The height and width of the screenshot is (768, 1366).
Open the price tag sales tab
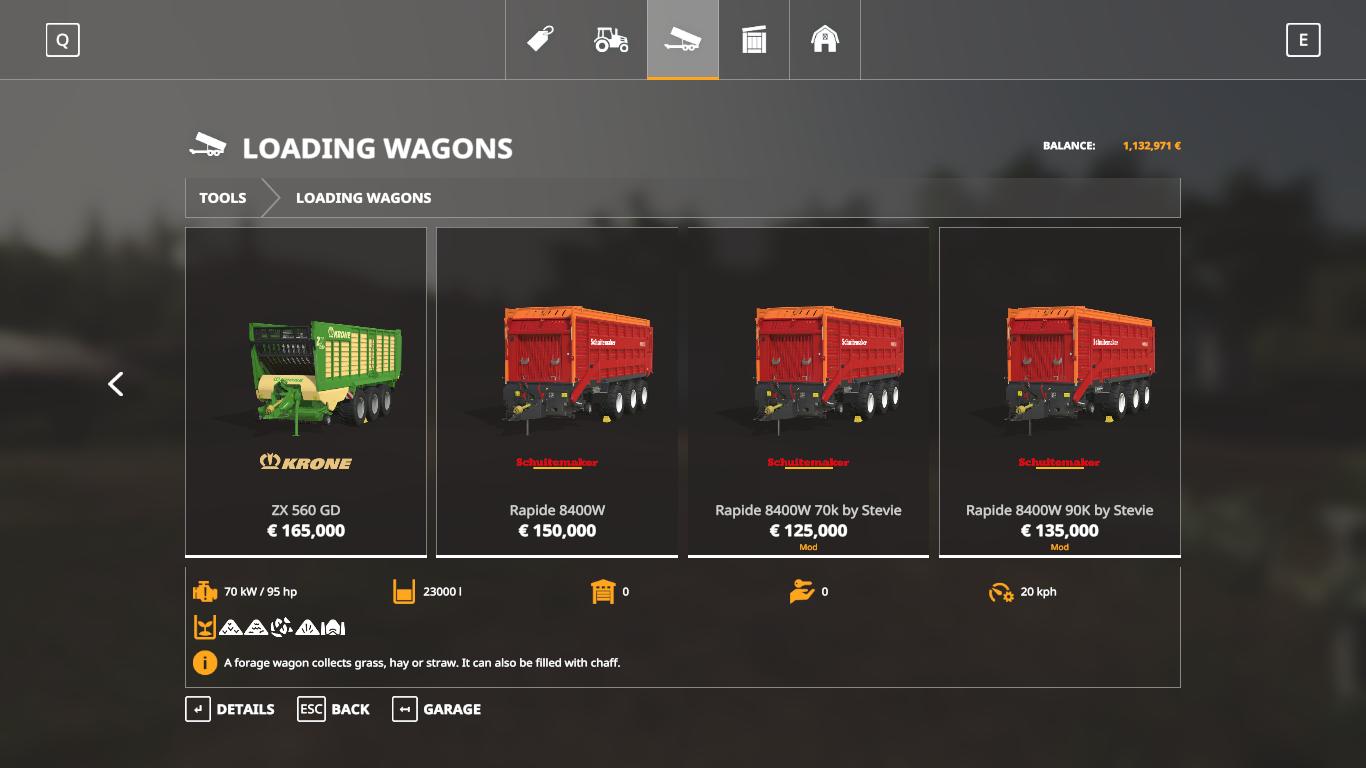pyautogui.click(x=541, y=40)
